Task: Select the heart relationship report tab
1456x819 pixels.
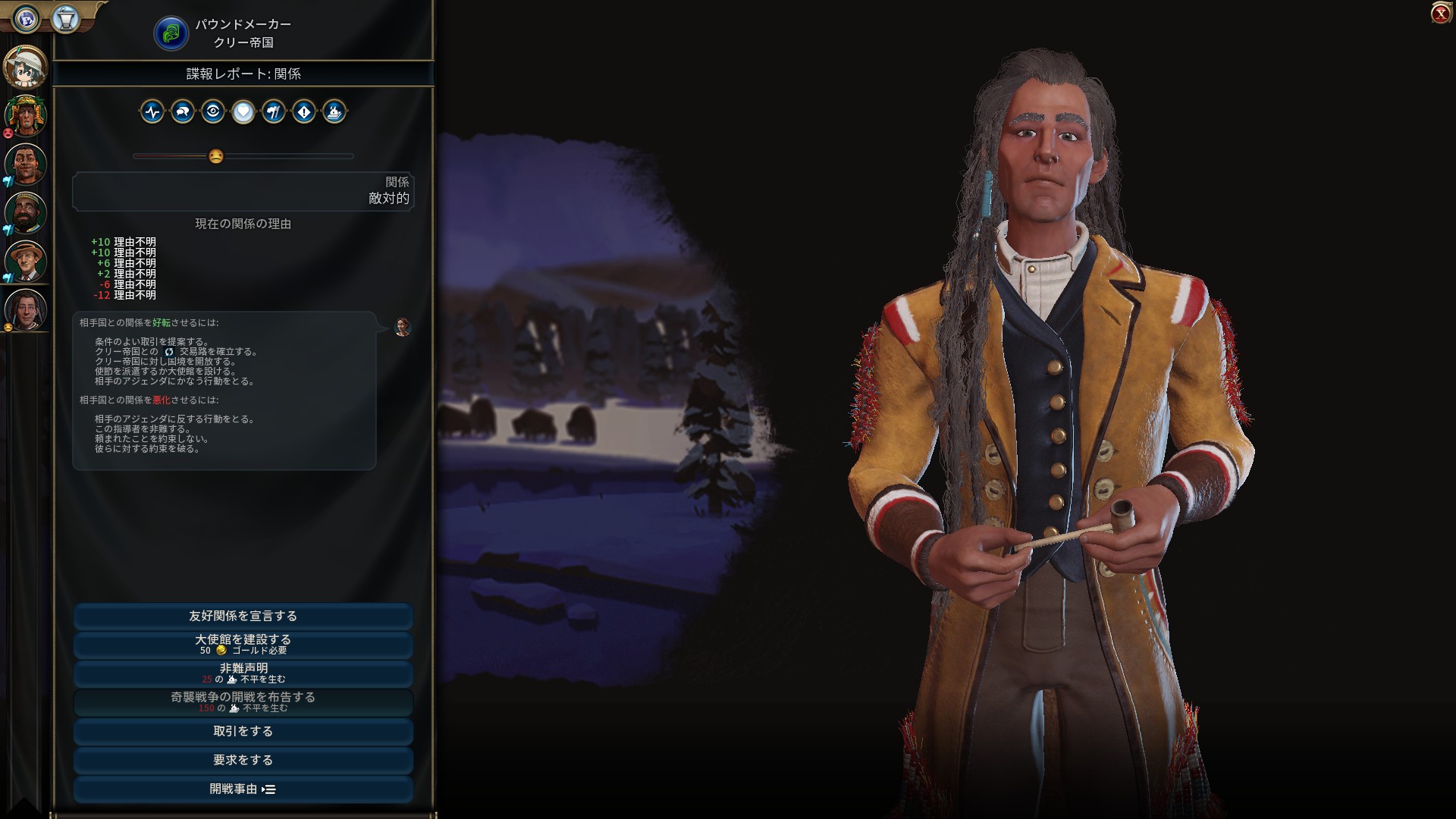Action: pos(243,112)
